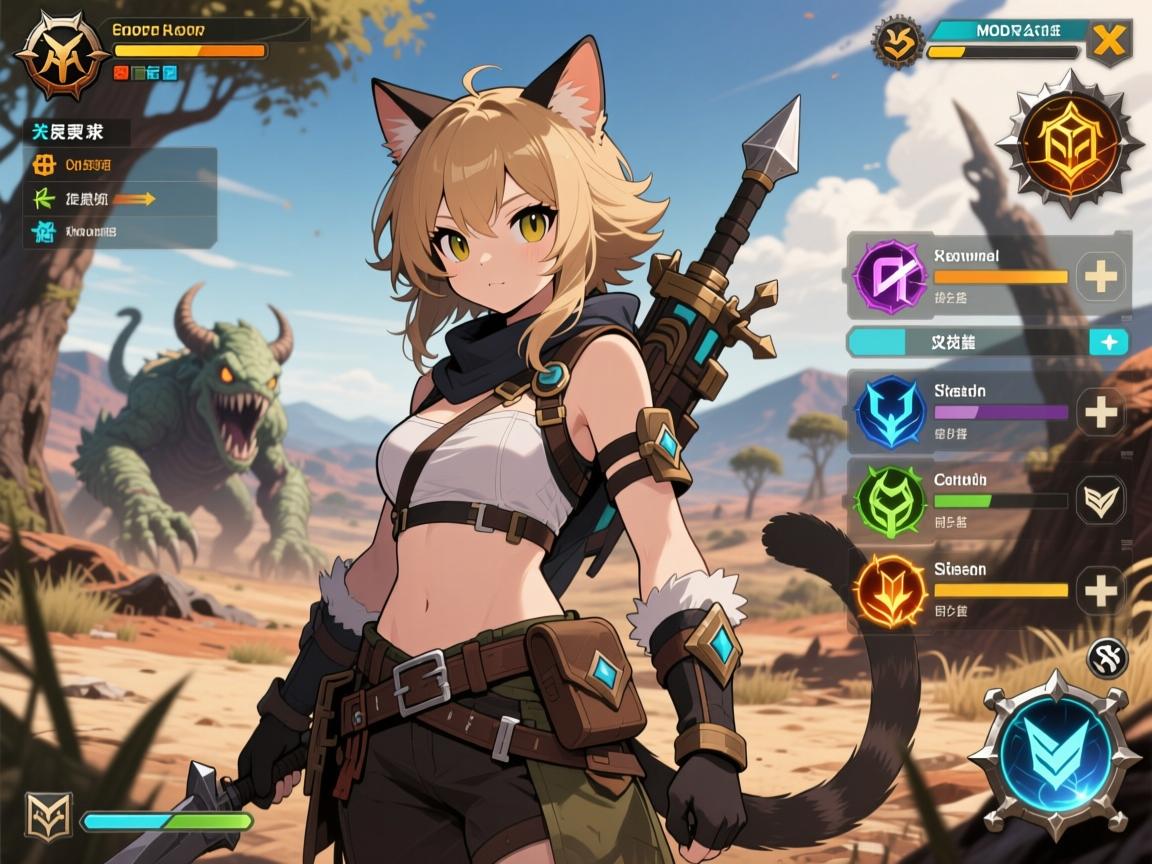Screen dimensions: 1152x864
Task: Upgrade the orange flame skill with plus
Action: 1100,590
